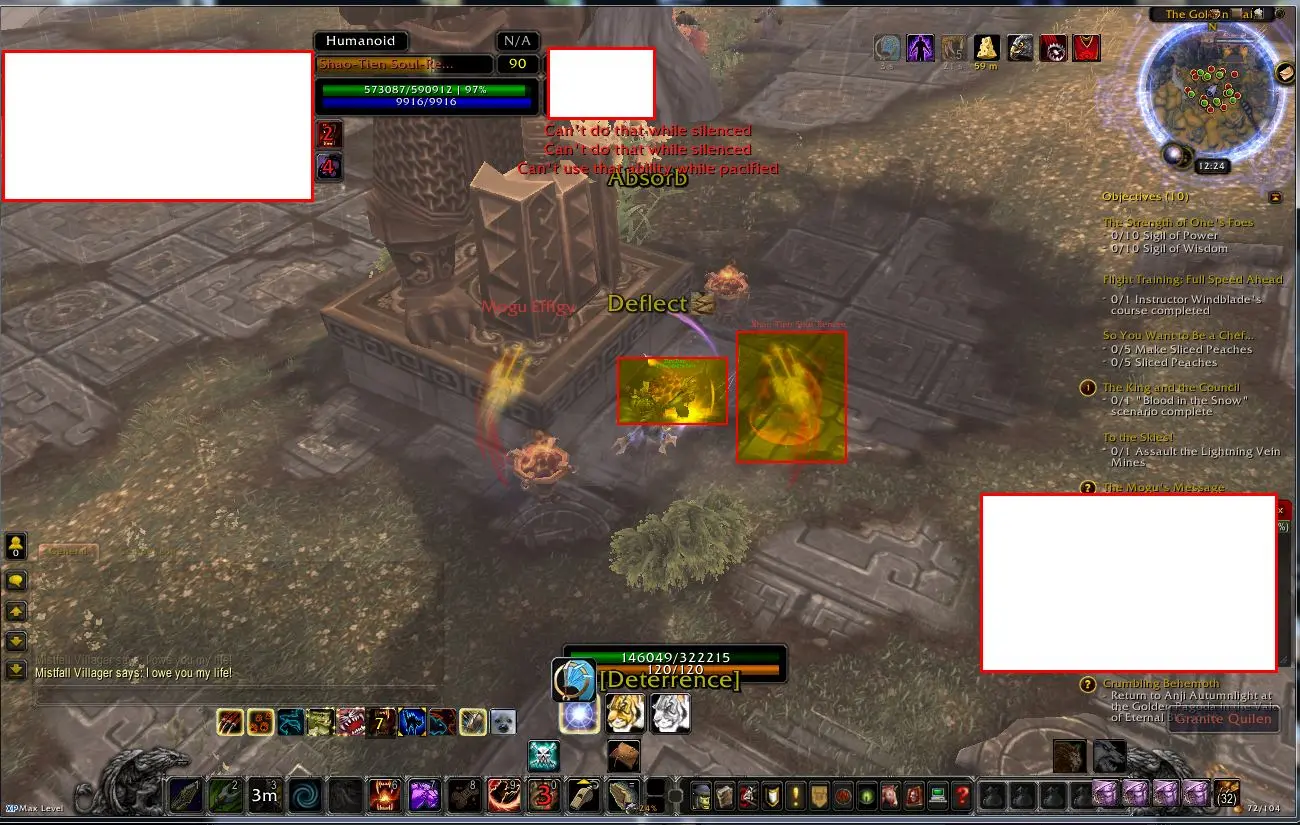1300x825 pixels.
Task: Click the seal pup pet bar icon
Action: click(502, 722)
